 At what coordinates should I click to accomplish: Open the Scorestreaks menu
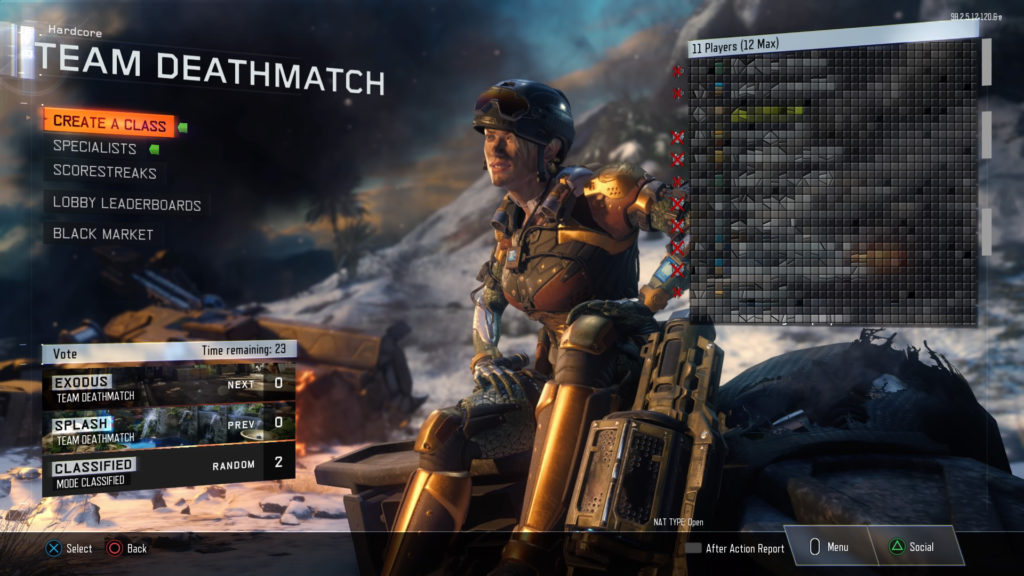click(104, 172)
